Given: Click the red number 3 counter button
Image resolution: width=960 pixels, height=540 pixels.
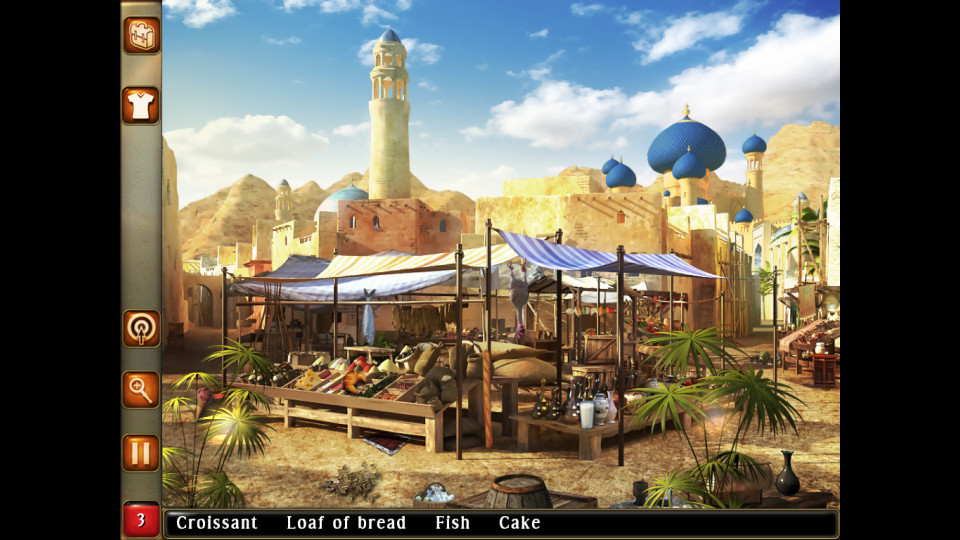Looking at the screenshot, I should [141, 520].
